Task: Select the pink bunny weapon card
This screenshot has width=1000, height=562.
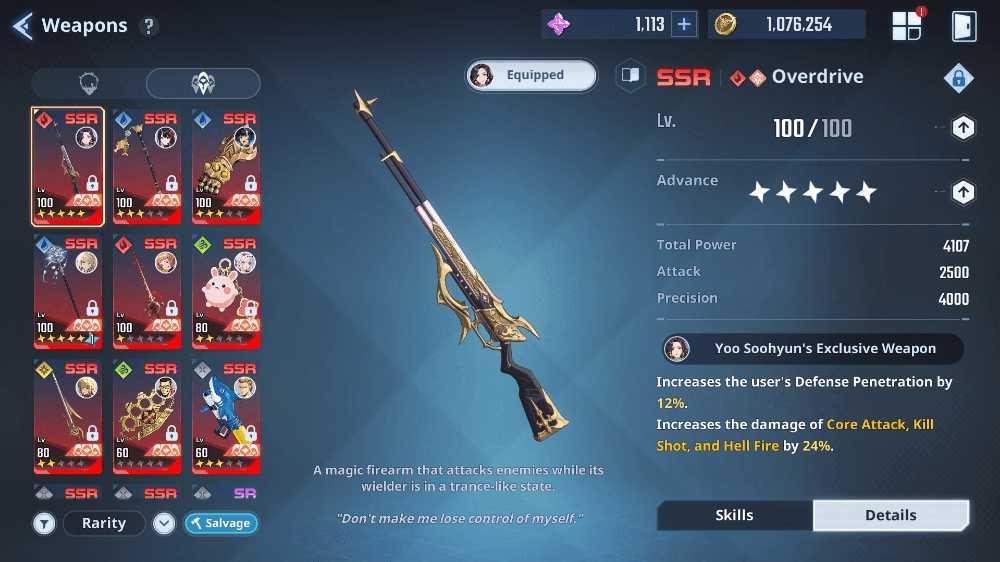Action: tap(226, 291)
